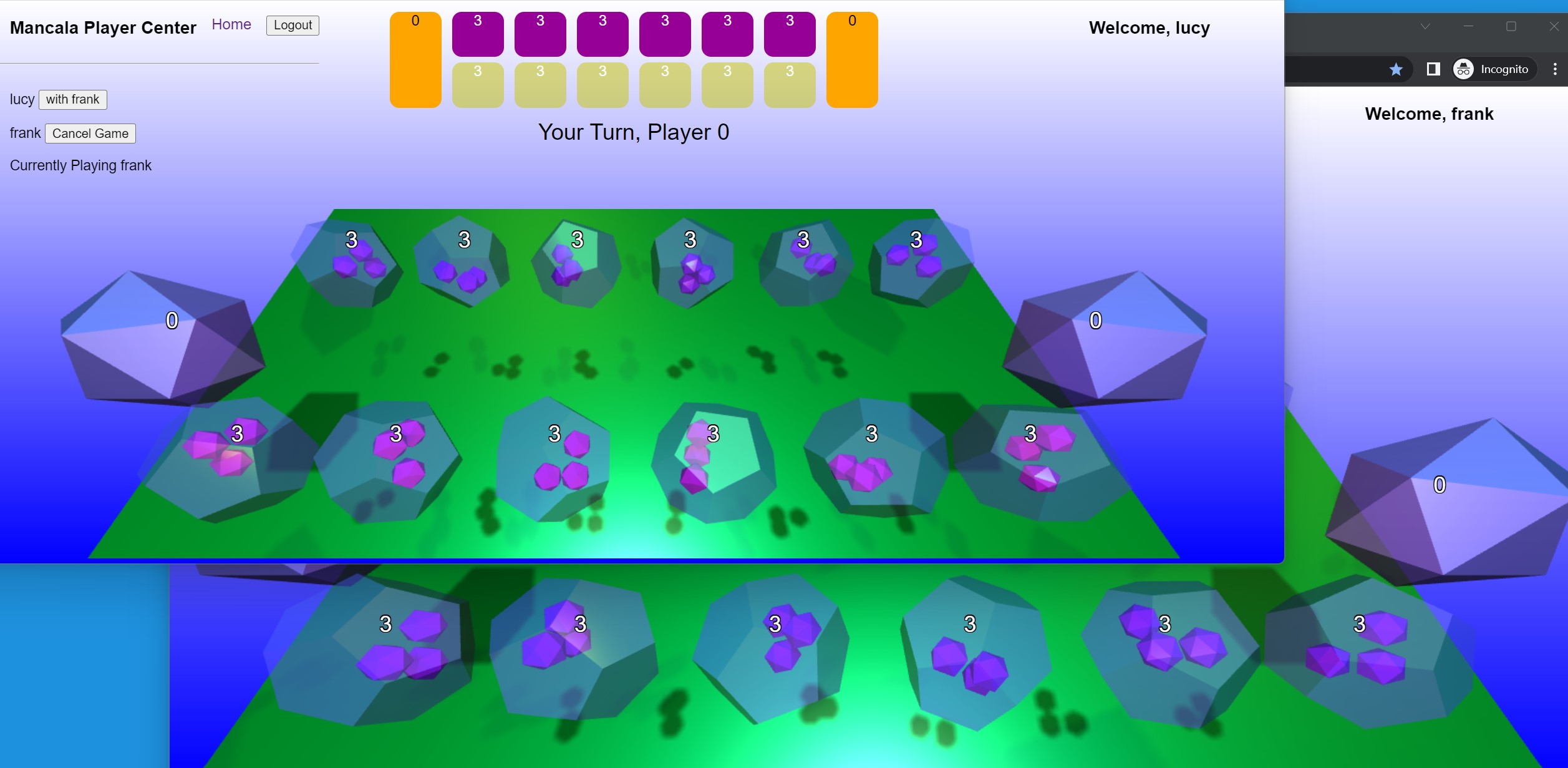Image resolution: width=1568 pixels, height=768 pixels.
Task: Click the Mancala Player Center title
Action: (x=102, y=27)
